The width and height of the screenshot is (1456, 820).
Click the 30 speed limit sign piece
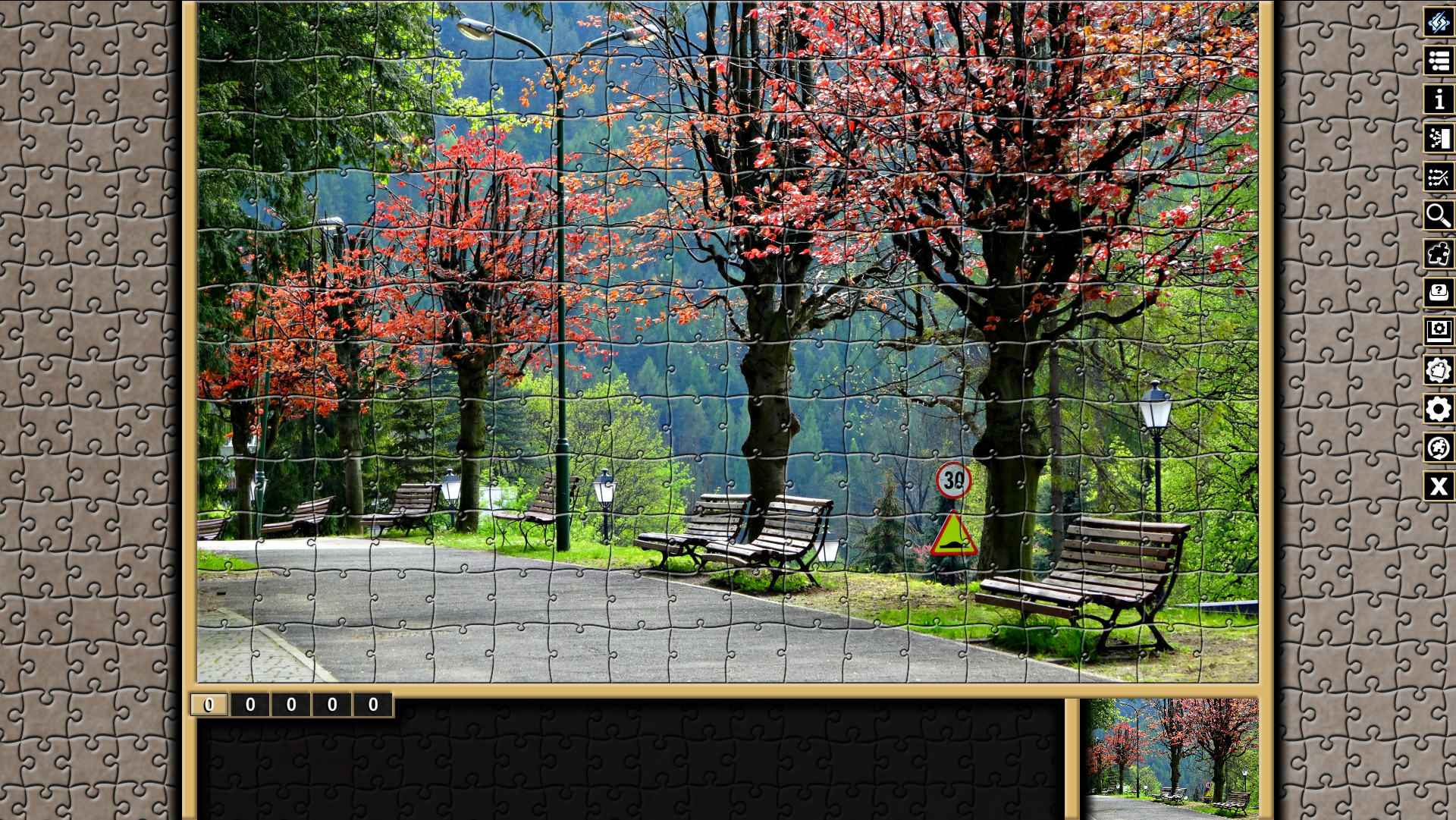[x=954, y=480]
